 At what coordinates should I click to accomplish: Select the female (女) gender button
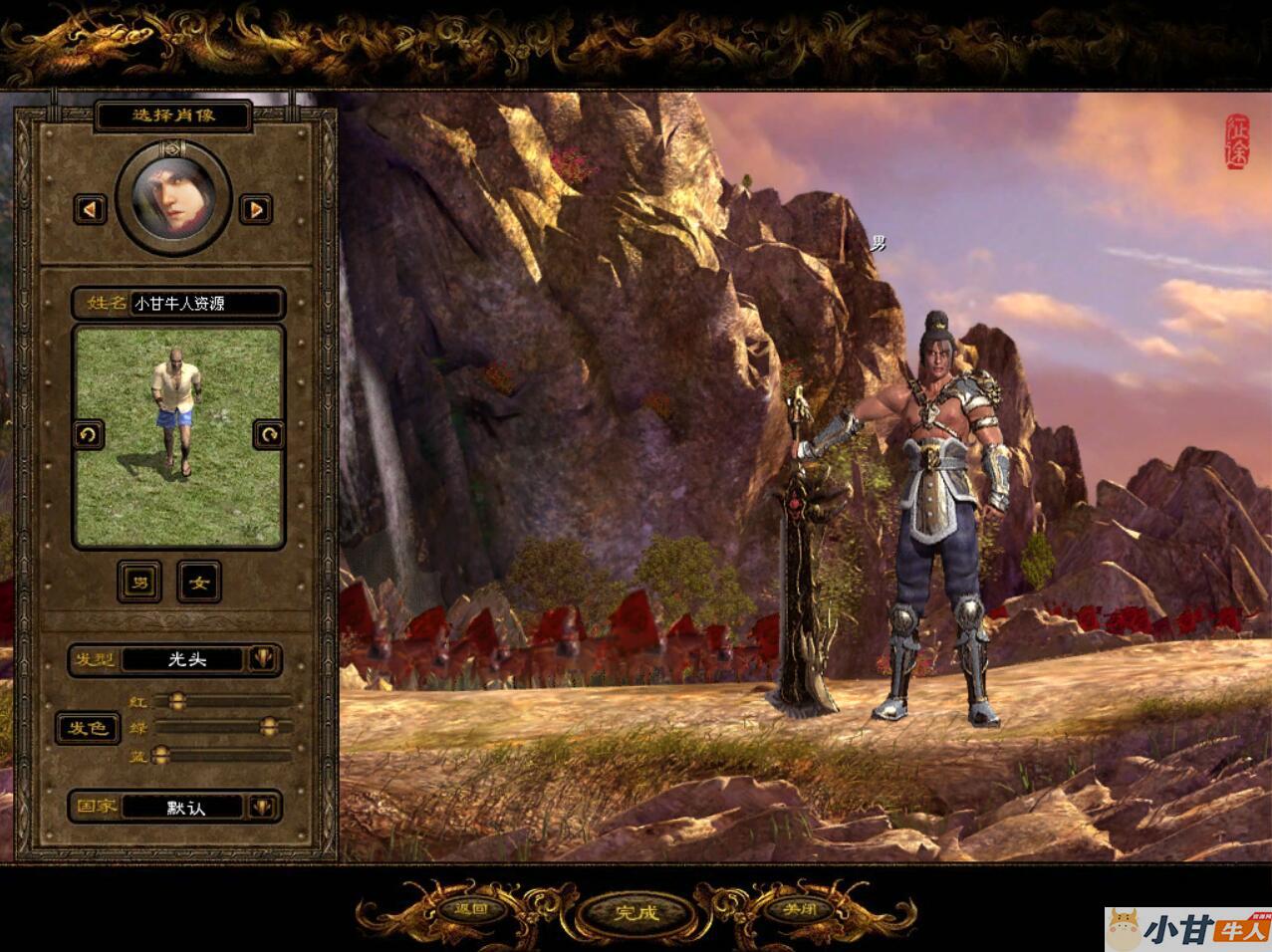click(199, 583)
